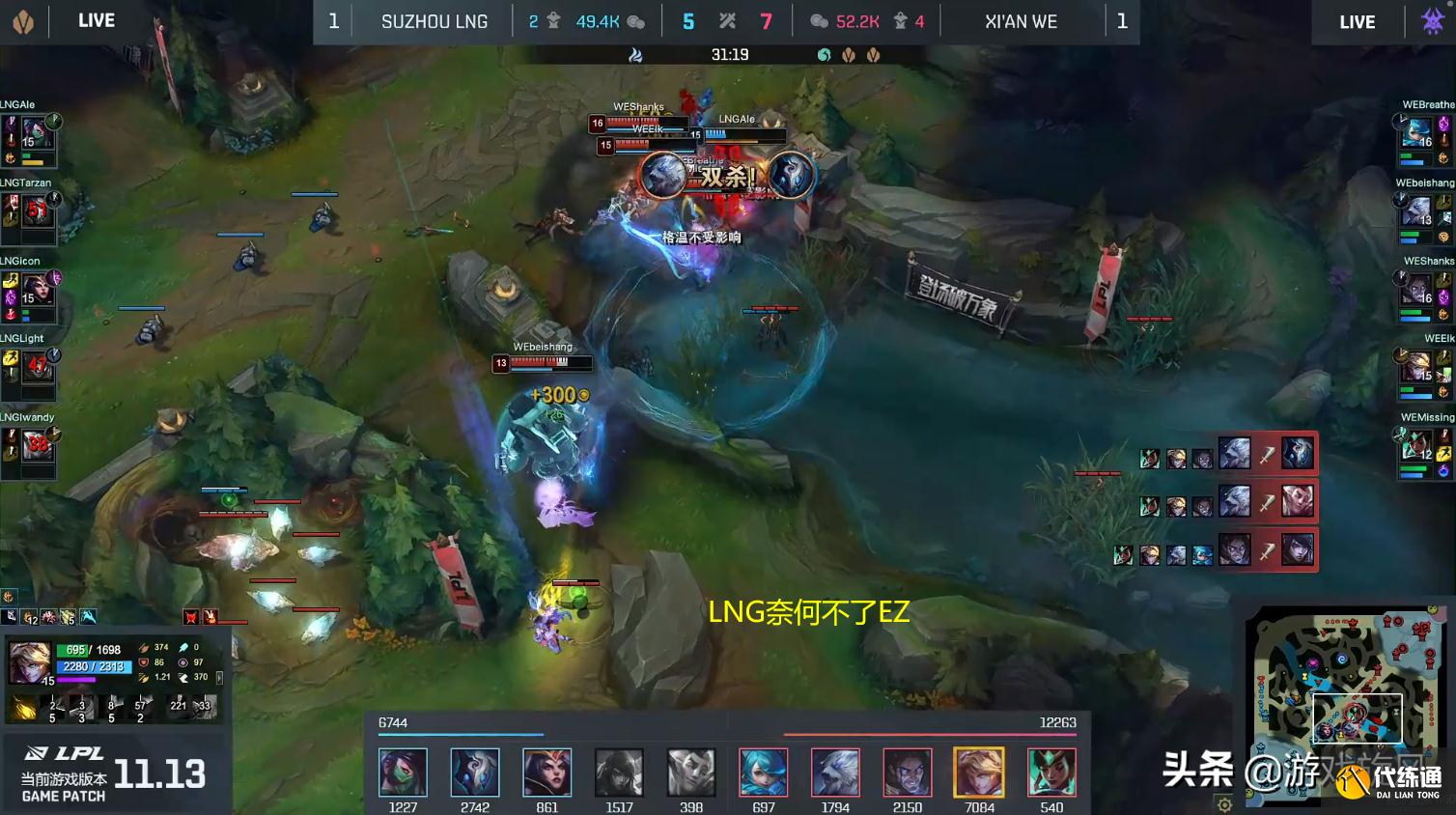Select the XI'AN WE team name header
Viewport: 1456px width, 815px height.
[x=1021, y=21]
